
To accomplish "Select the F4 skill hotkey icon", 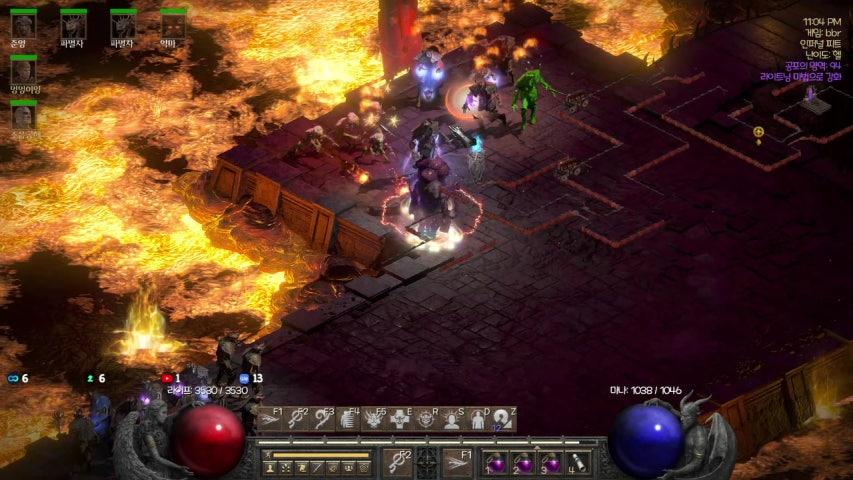I will [x=348, y=418].
